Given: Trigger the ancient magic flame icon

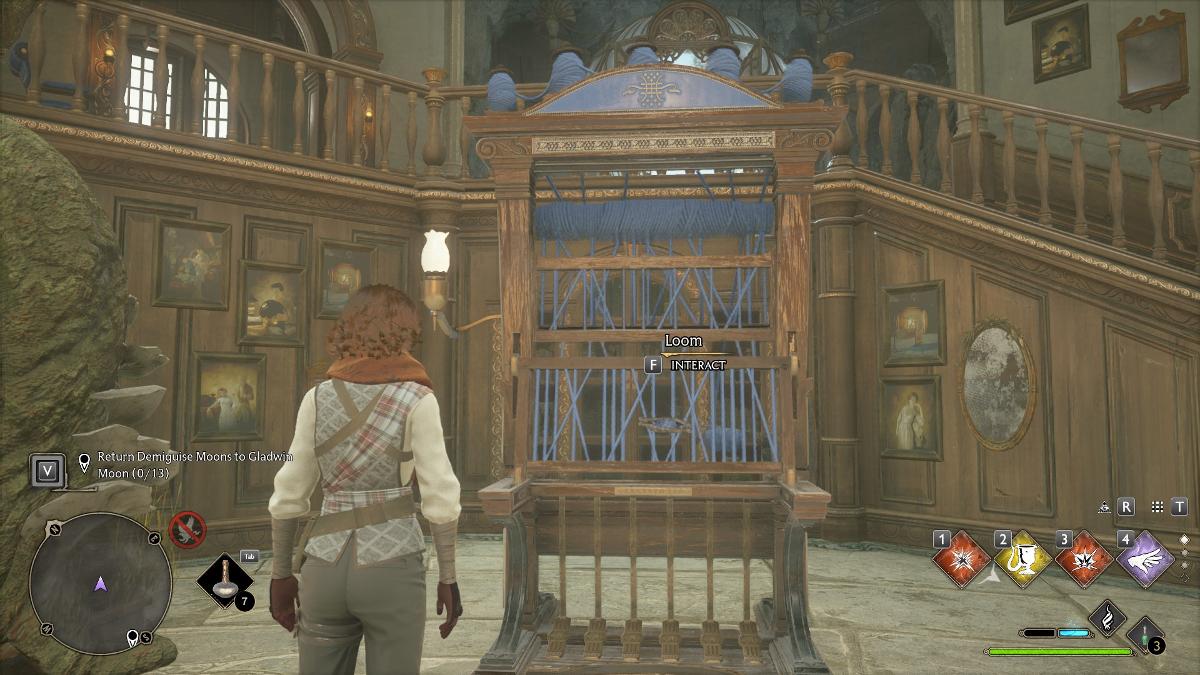Looking at the screenshot, I should 1107,618.
